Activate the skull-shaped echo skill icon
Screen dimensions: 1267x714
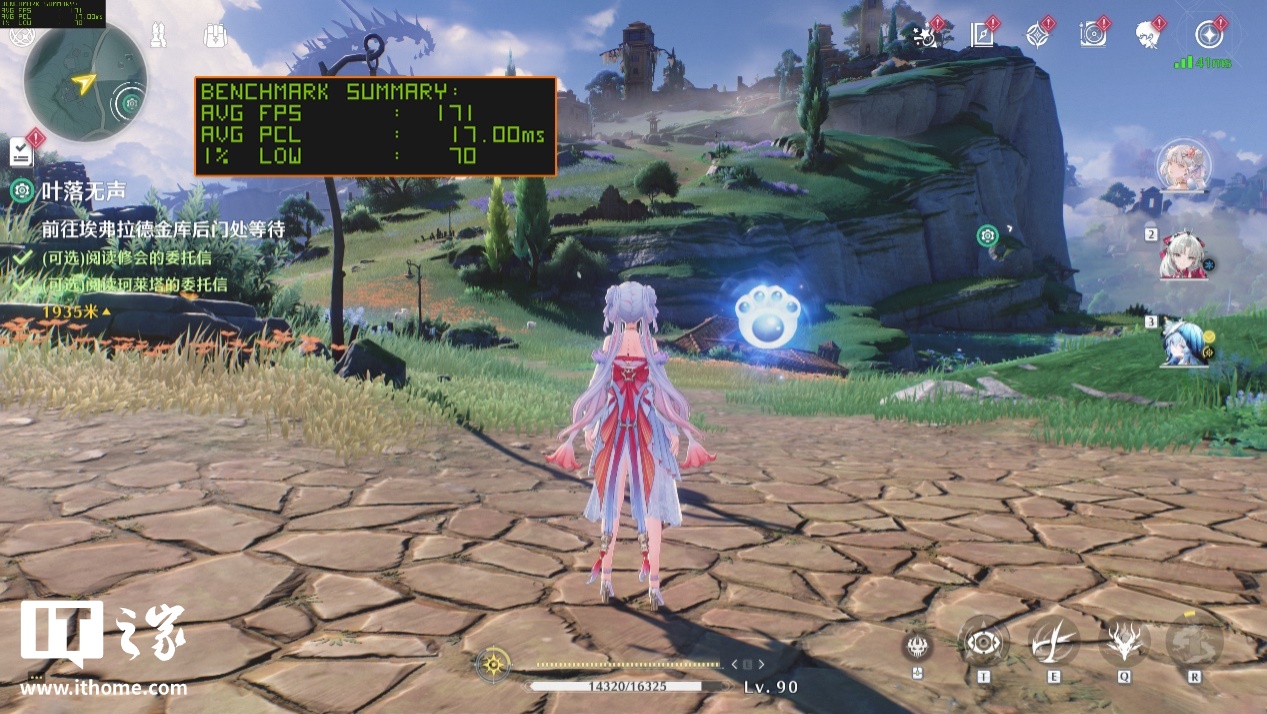917,644
